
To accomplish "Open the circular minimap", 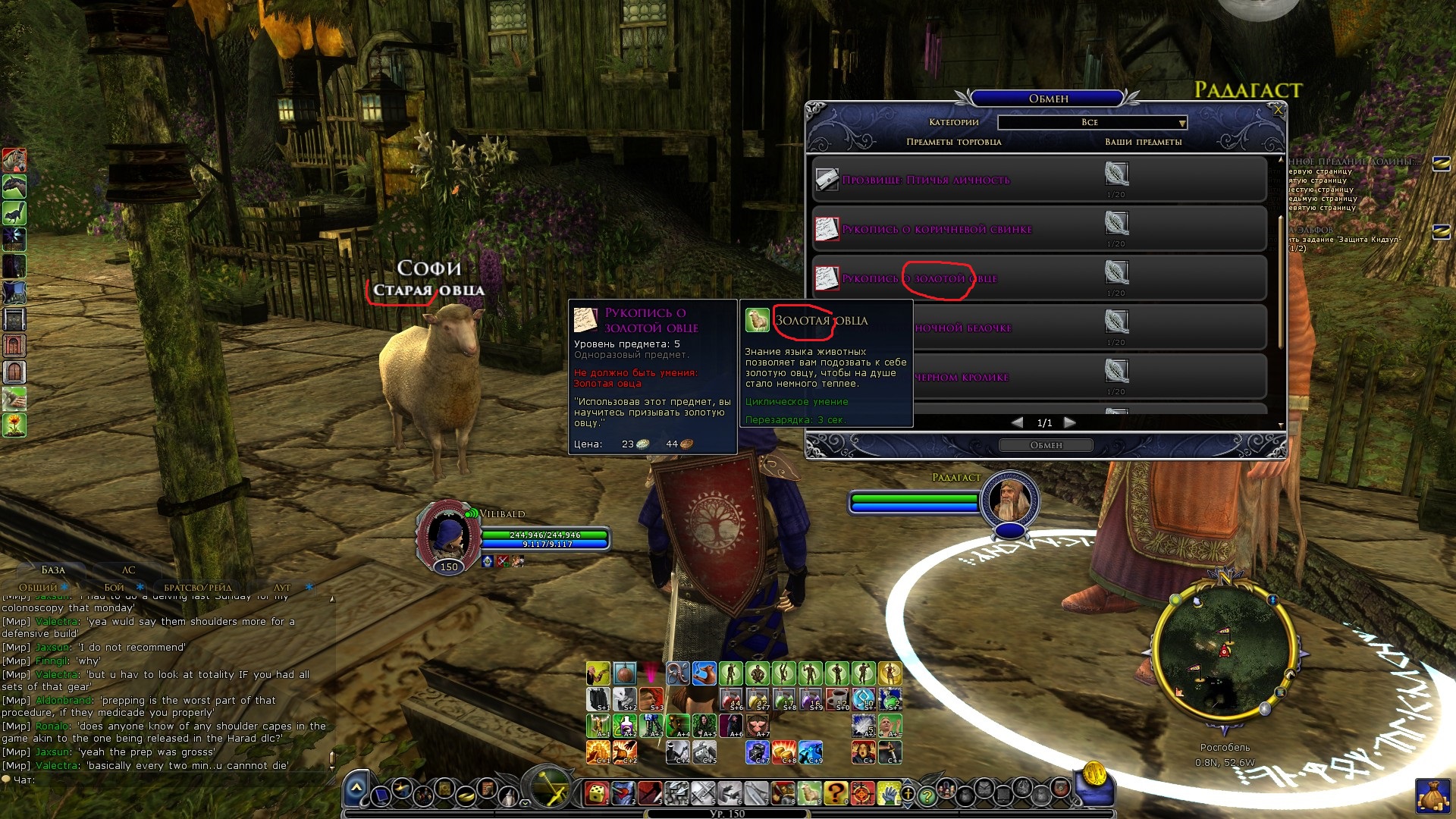I will [x=1222, y=652].
